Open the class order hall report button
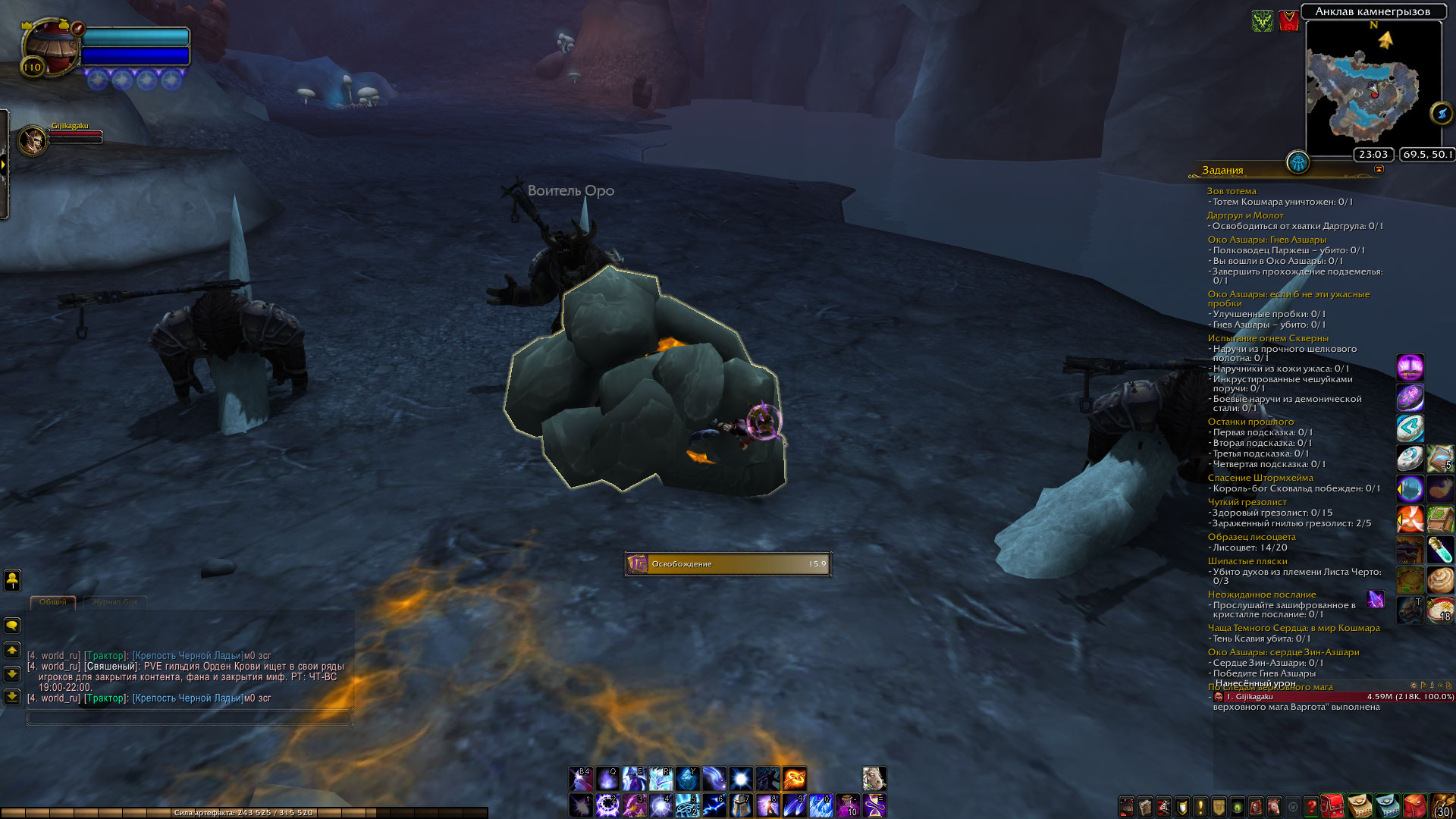Screen dimensions: 1456x819 tap(1298, 162)
